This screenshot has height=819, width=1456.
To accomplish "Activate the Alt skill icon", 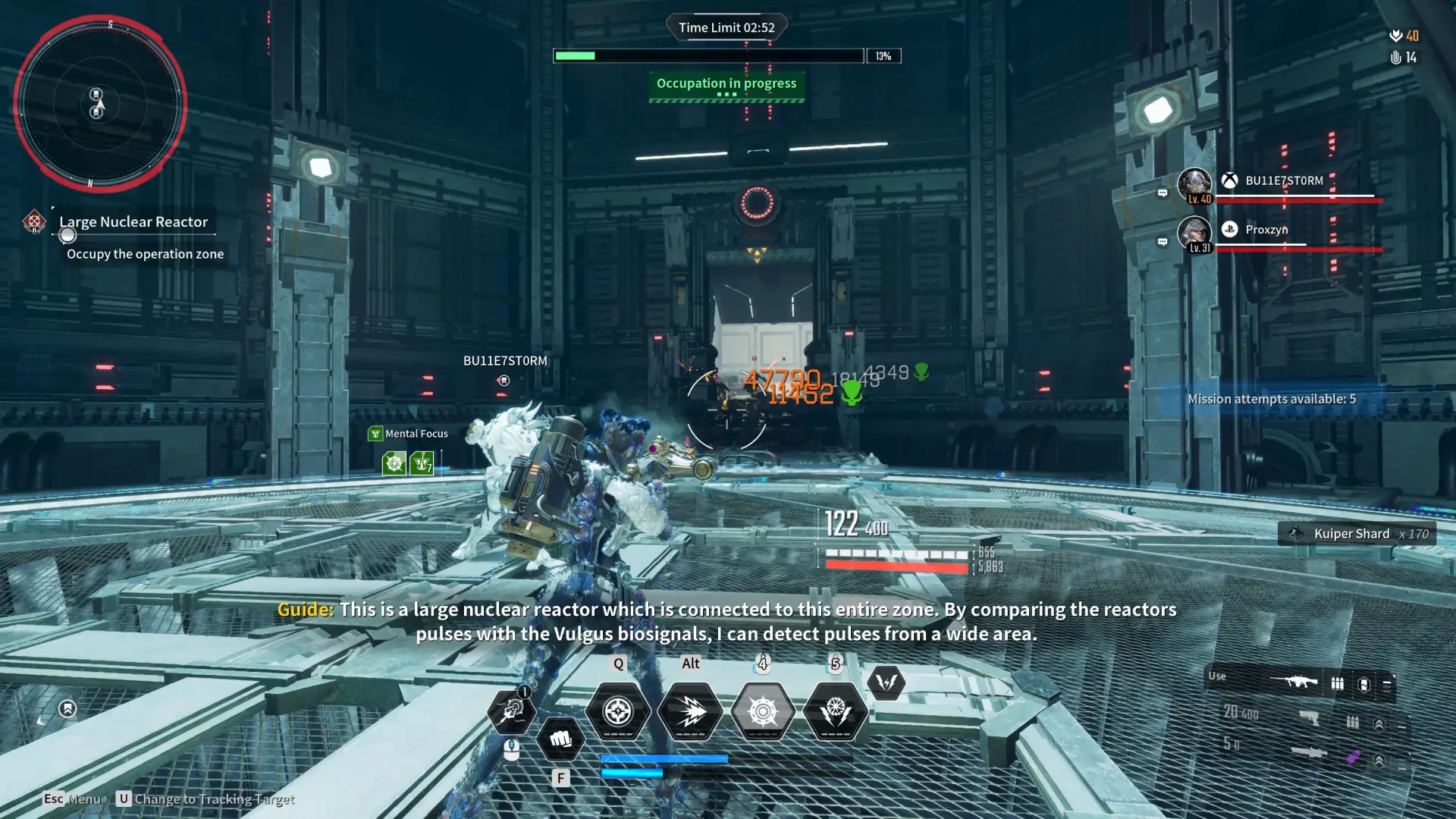I will 690,711.
